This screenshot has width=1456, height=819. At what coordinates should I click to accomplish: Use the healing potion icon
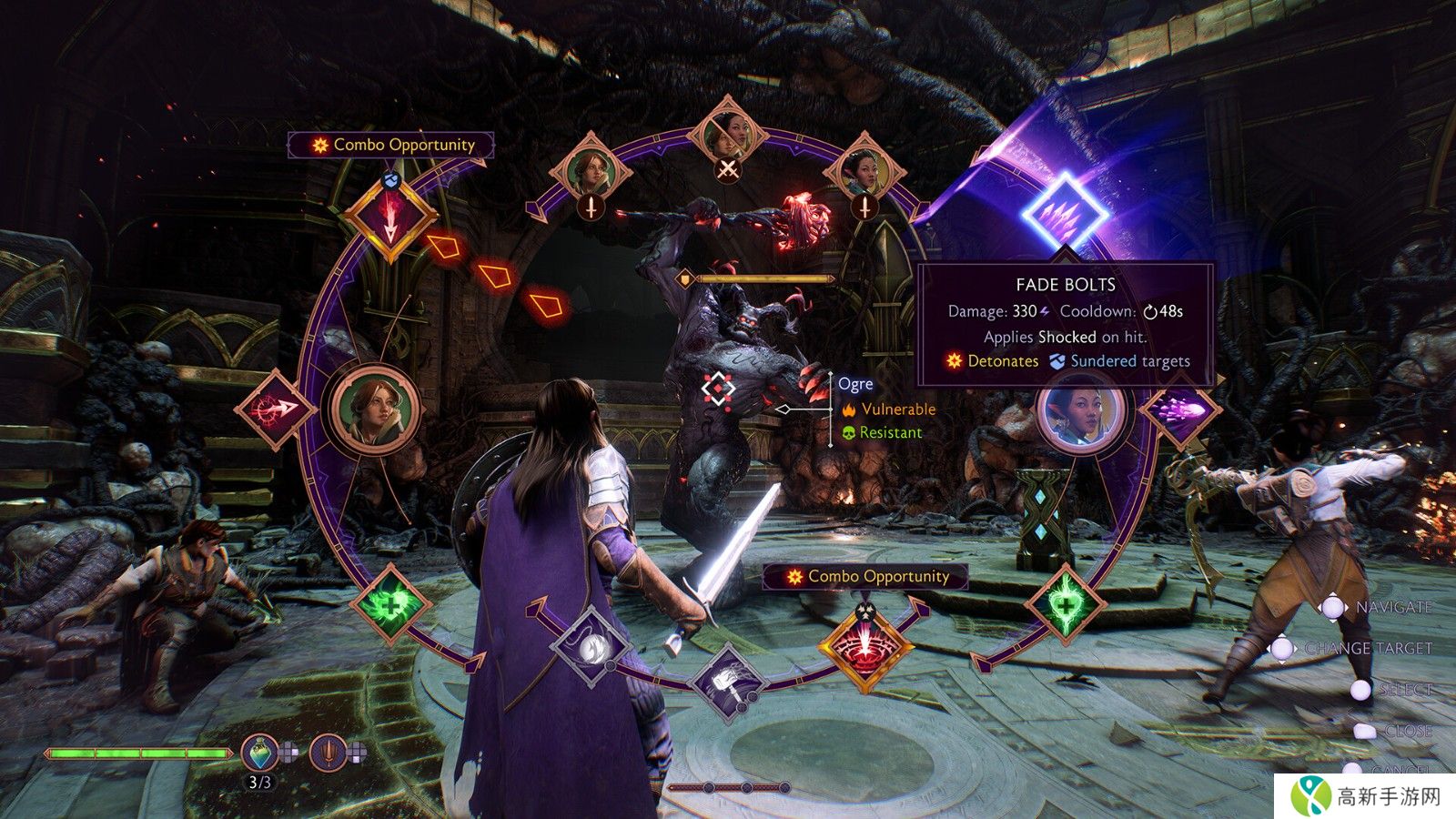click(259, 753)
